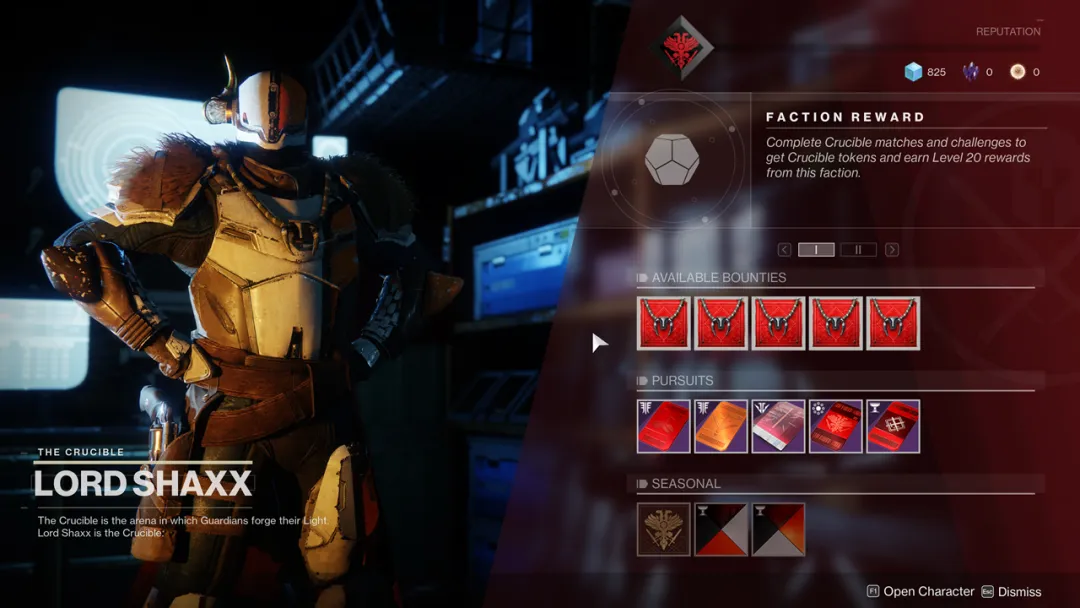The image size is (1080, 608).
Task: Pick the orange pursuit card
Action: click(721, 426)
